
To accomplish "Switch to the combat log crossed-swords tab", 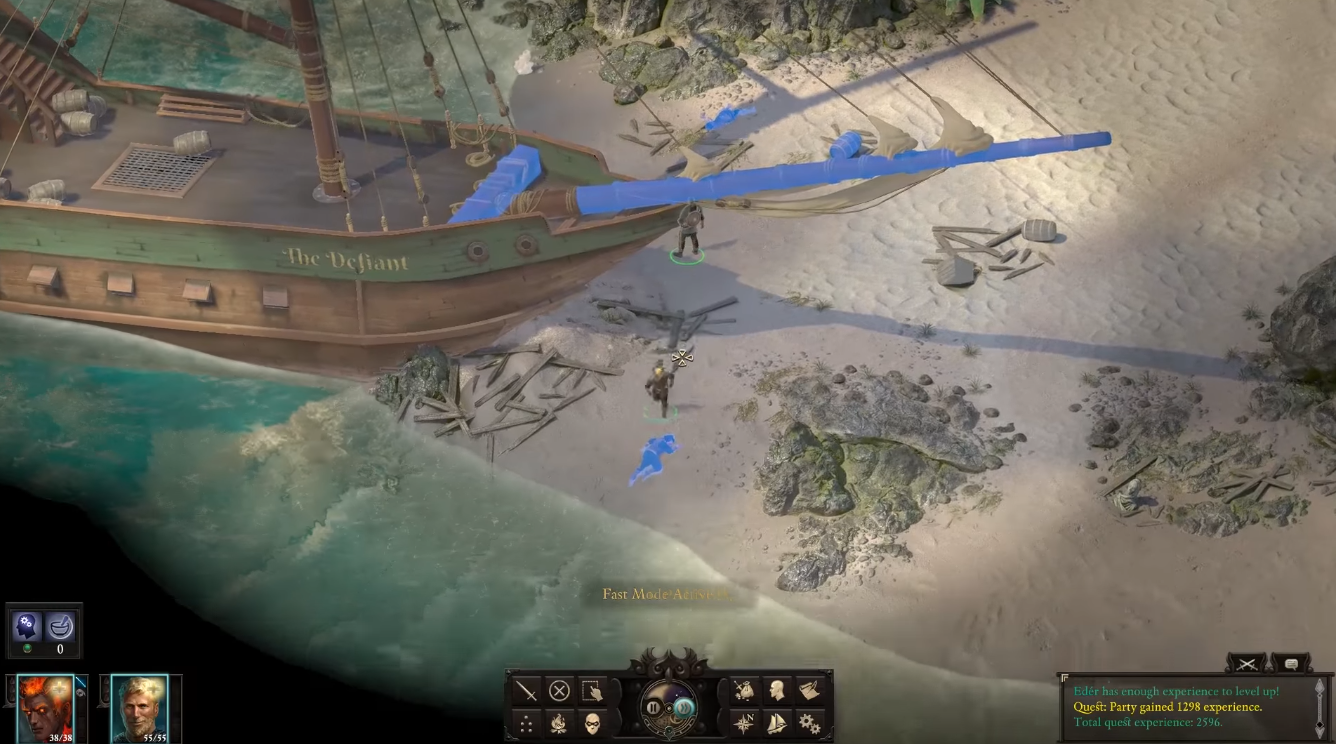I will [1246, 663].
